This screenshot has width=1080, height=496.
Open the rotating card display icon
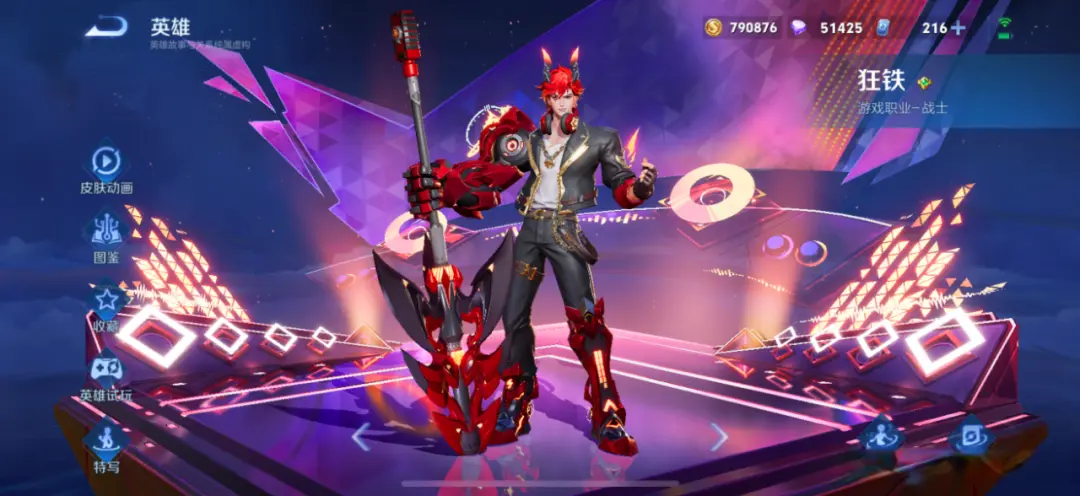pos(970,435)
